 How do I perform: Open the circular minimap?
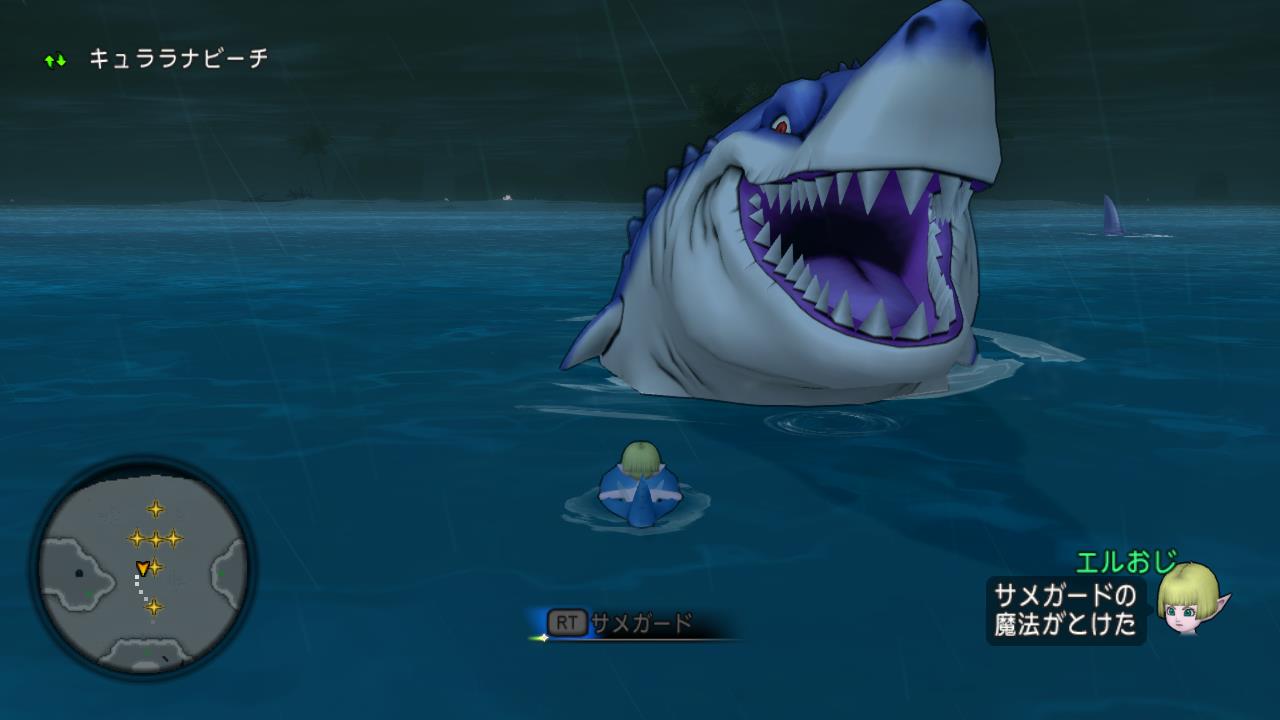click(x=142, y=568)
